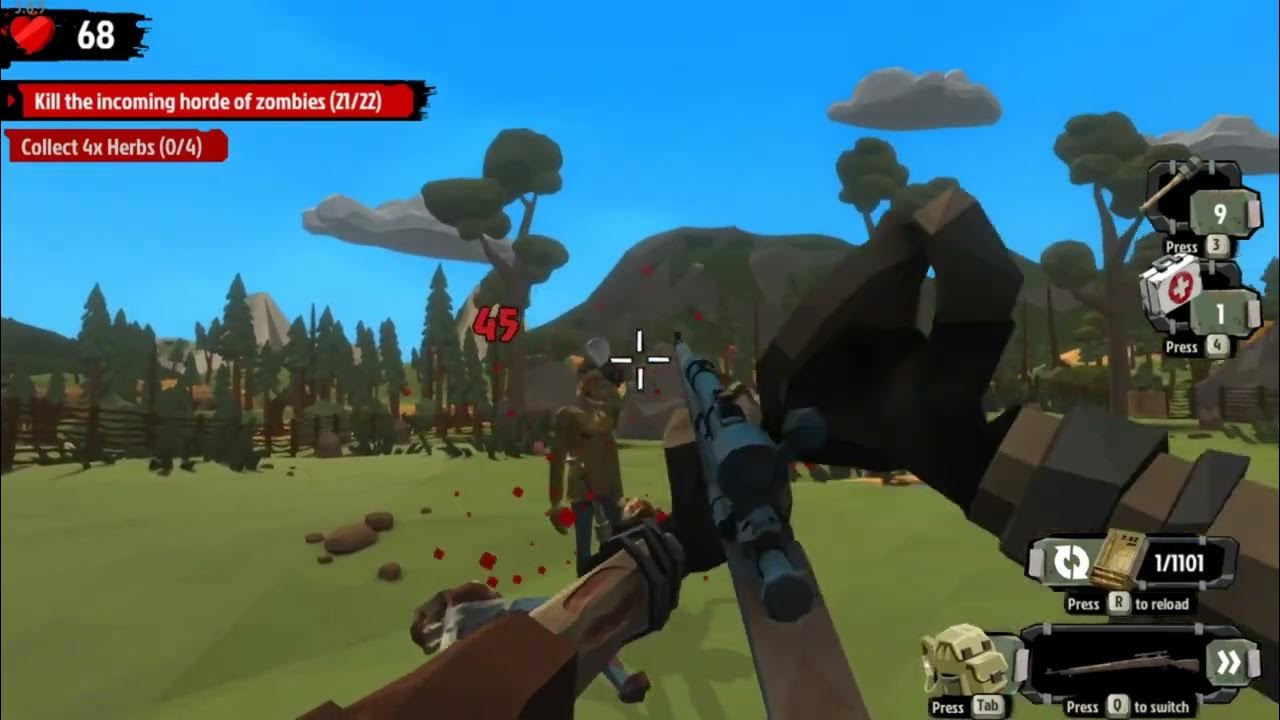Open the backpack inventory icon
The width and height of the screenshot is (1280, 720).
(x=964, y=660)
